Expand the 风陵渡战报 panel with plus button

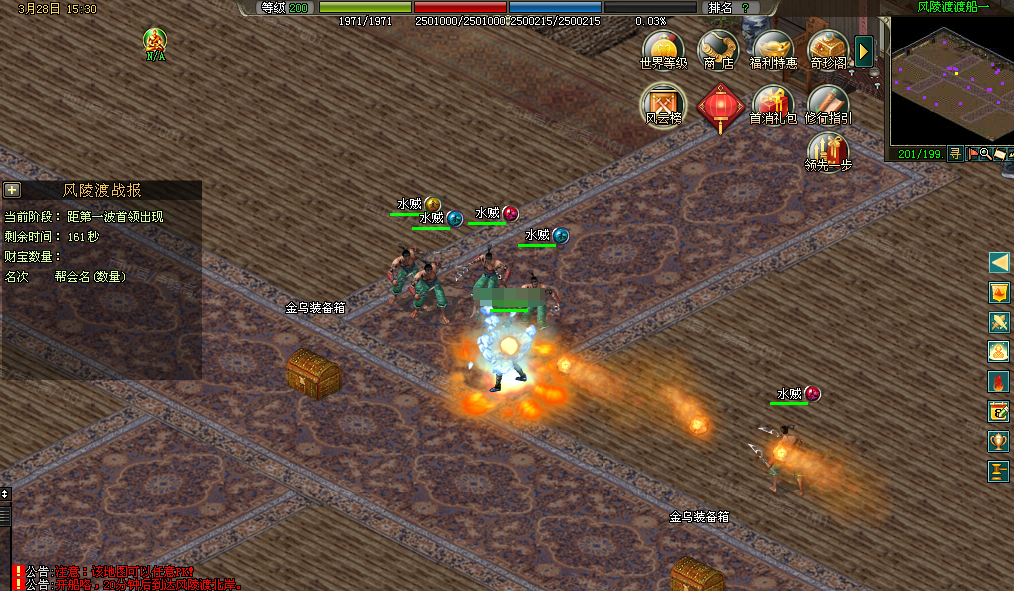12,190
